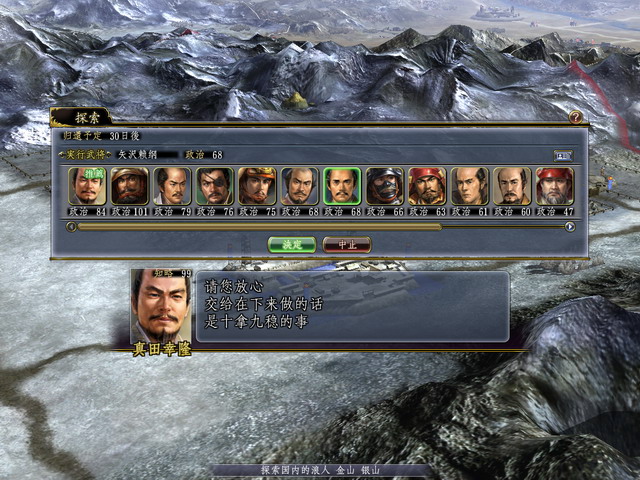Pick the officer portrait with 政治 79

pos(172,186)
